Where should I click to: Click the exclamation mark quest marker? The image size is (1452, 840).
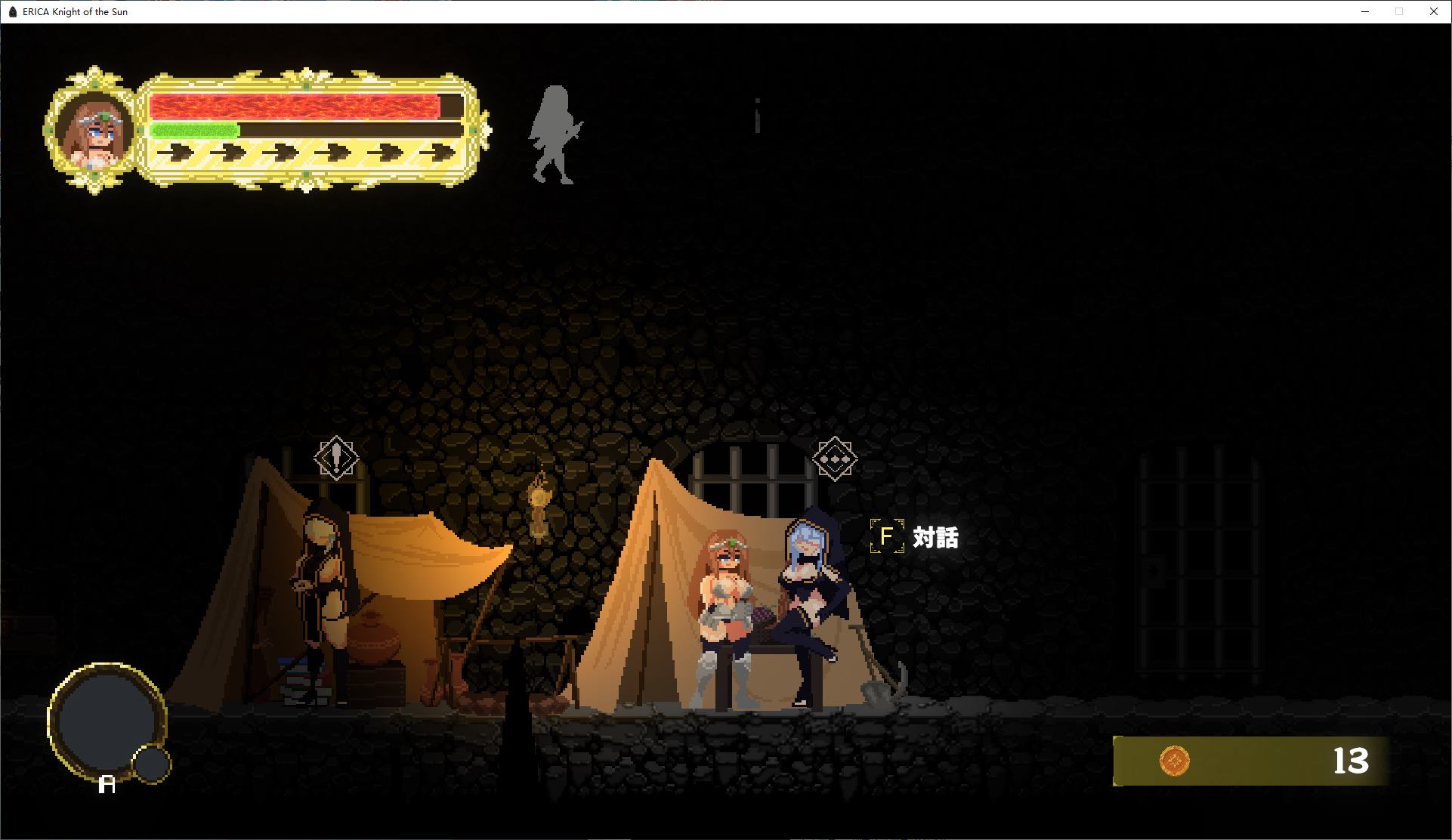(336, 458)
